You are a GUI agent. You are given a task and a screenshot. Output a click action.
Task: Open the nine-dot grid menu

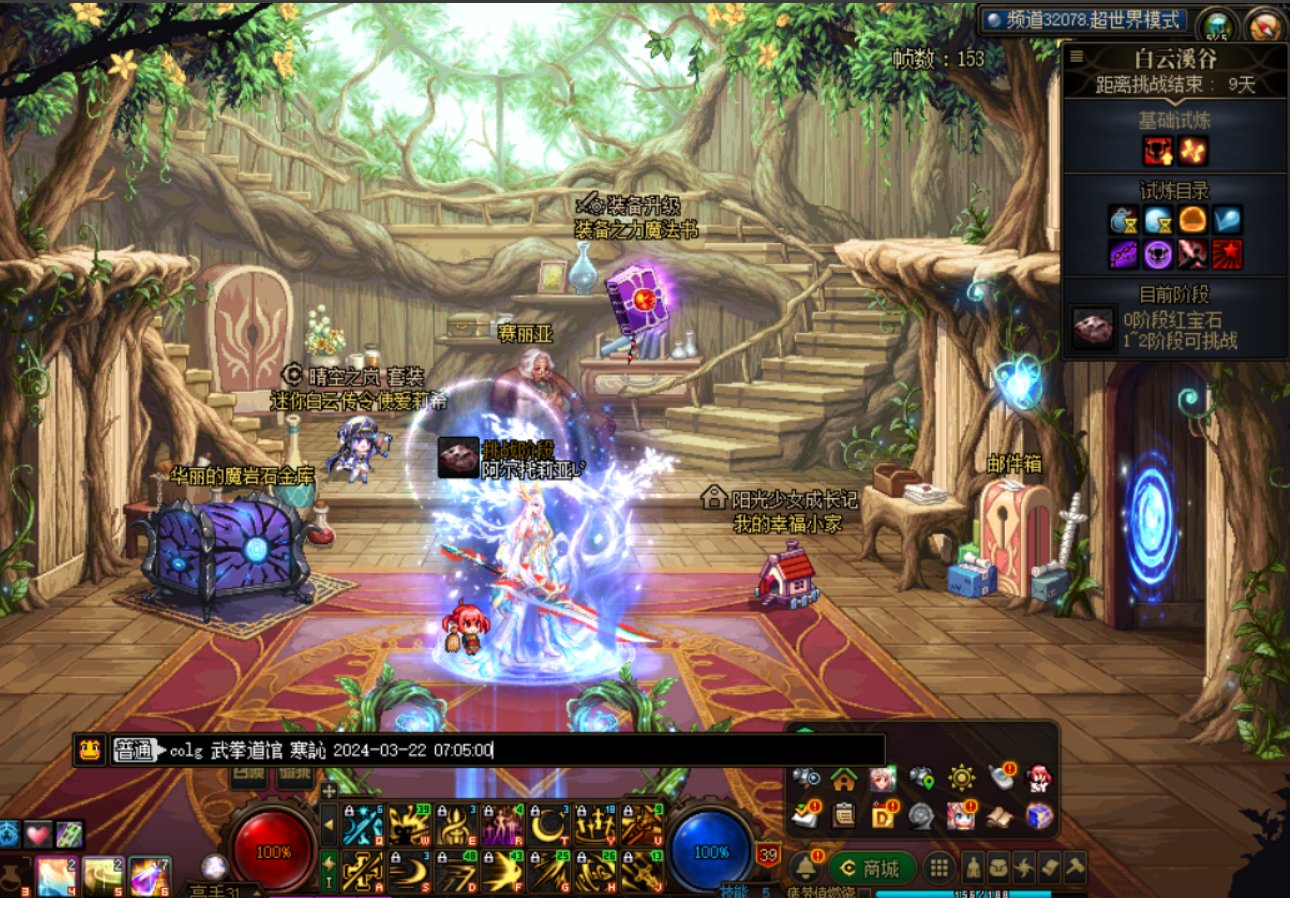pos(937,867)
